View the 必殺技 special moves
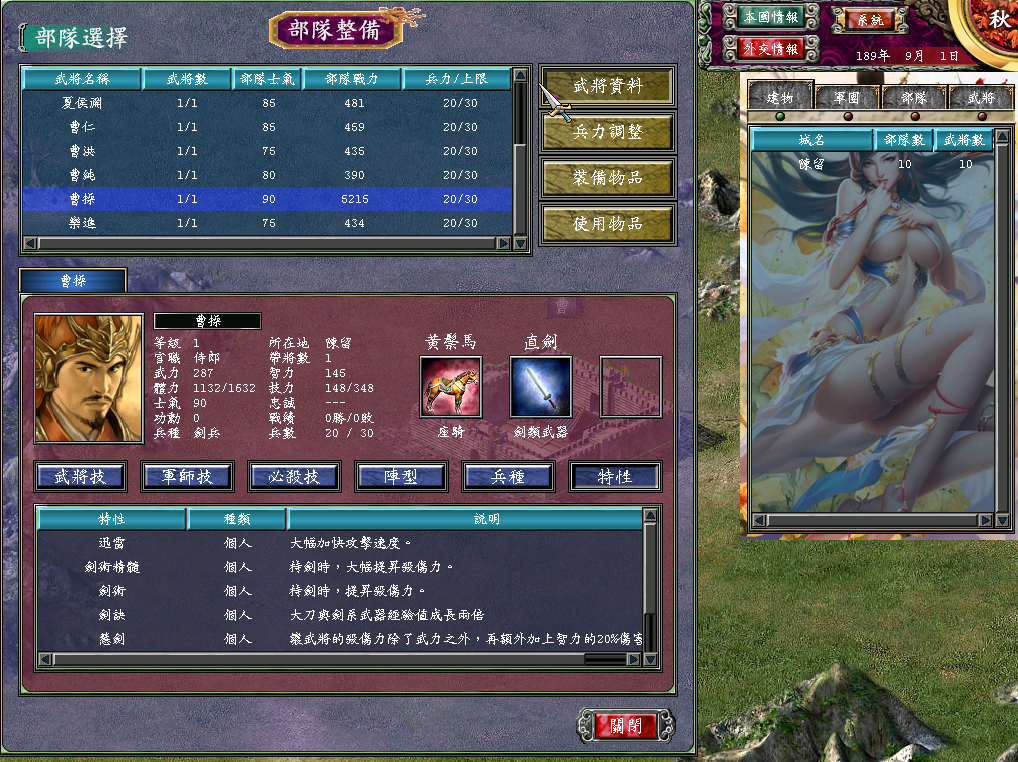The image size is (1018, 762). tap(295, 477)
